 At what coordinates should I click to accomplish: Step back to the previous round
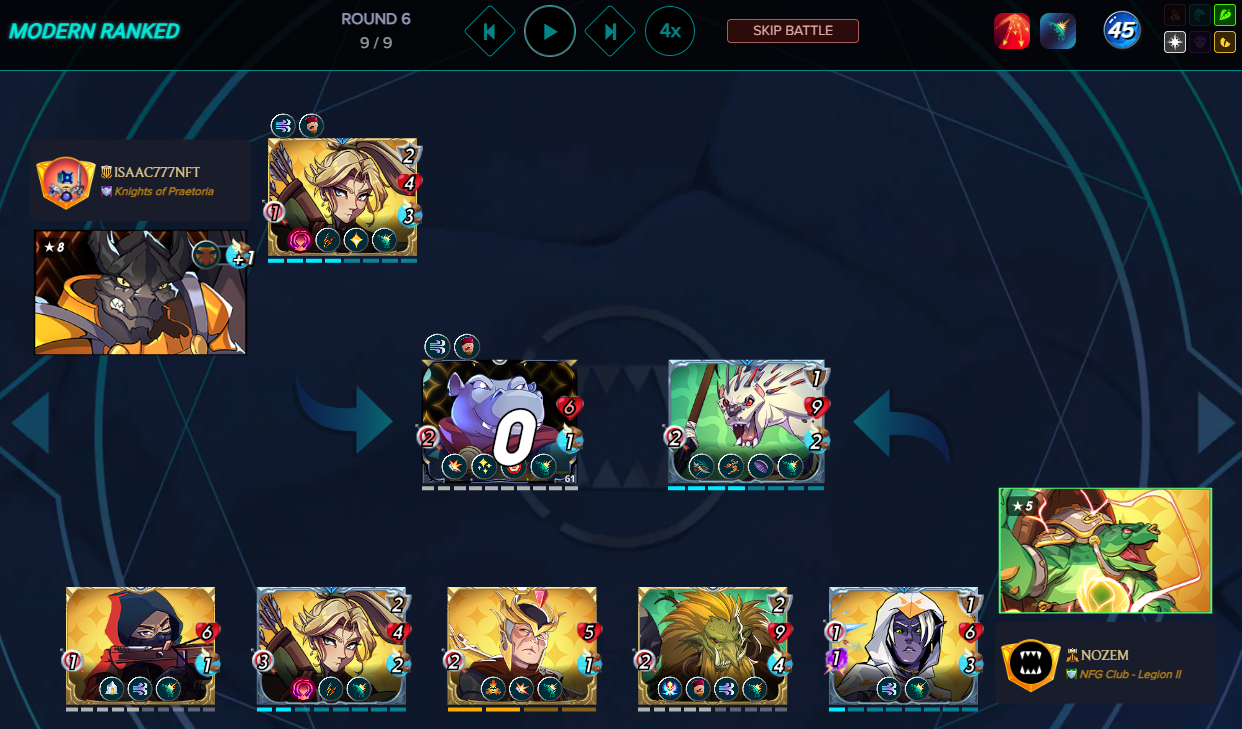(489, 31)
